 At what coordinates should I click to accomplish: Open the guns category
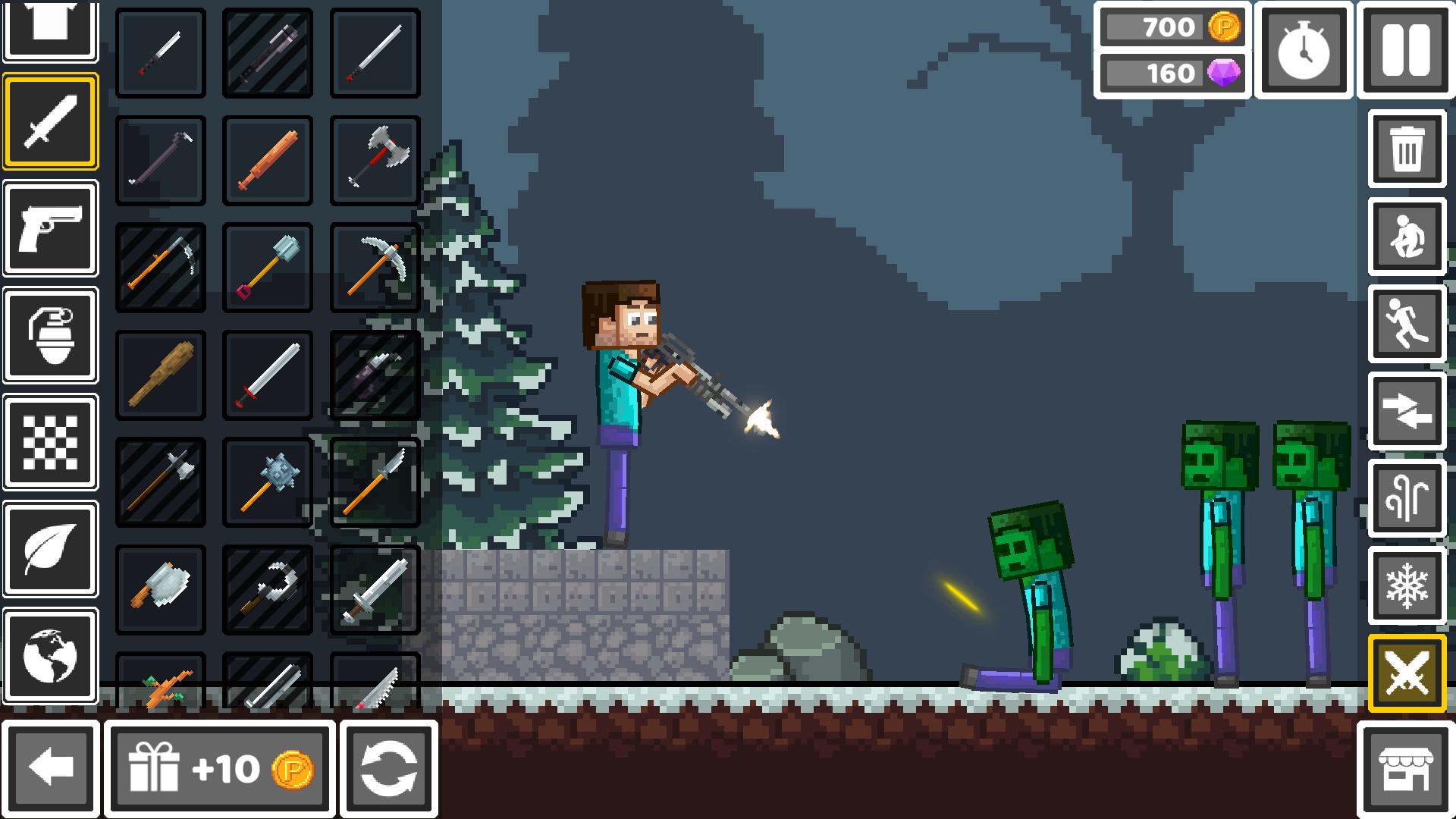click(51, 229)
